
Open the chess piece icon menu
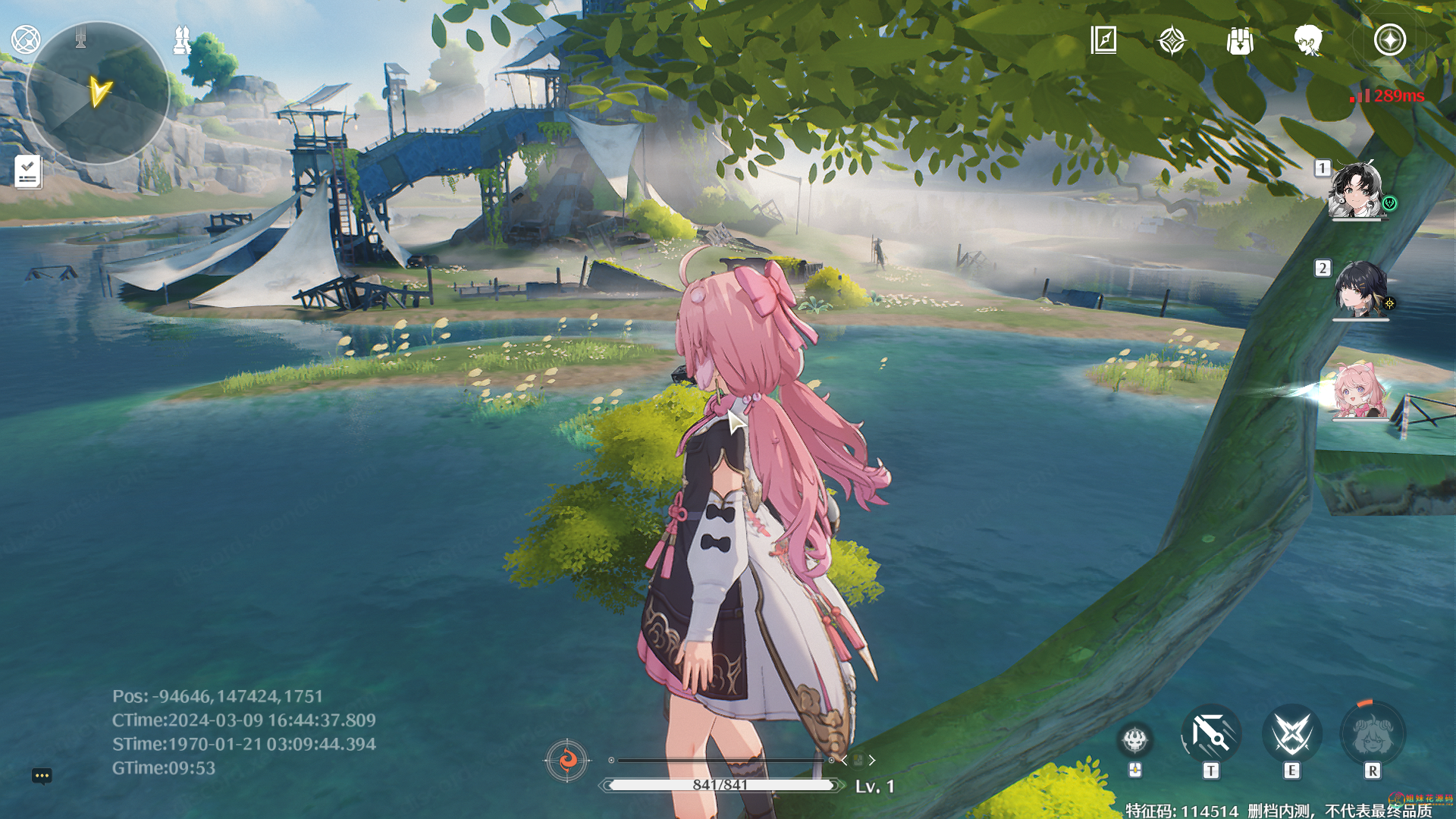pyautogui.click(x=182, y=39)
